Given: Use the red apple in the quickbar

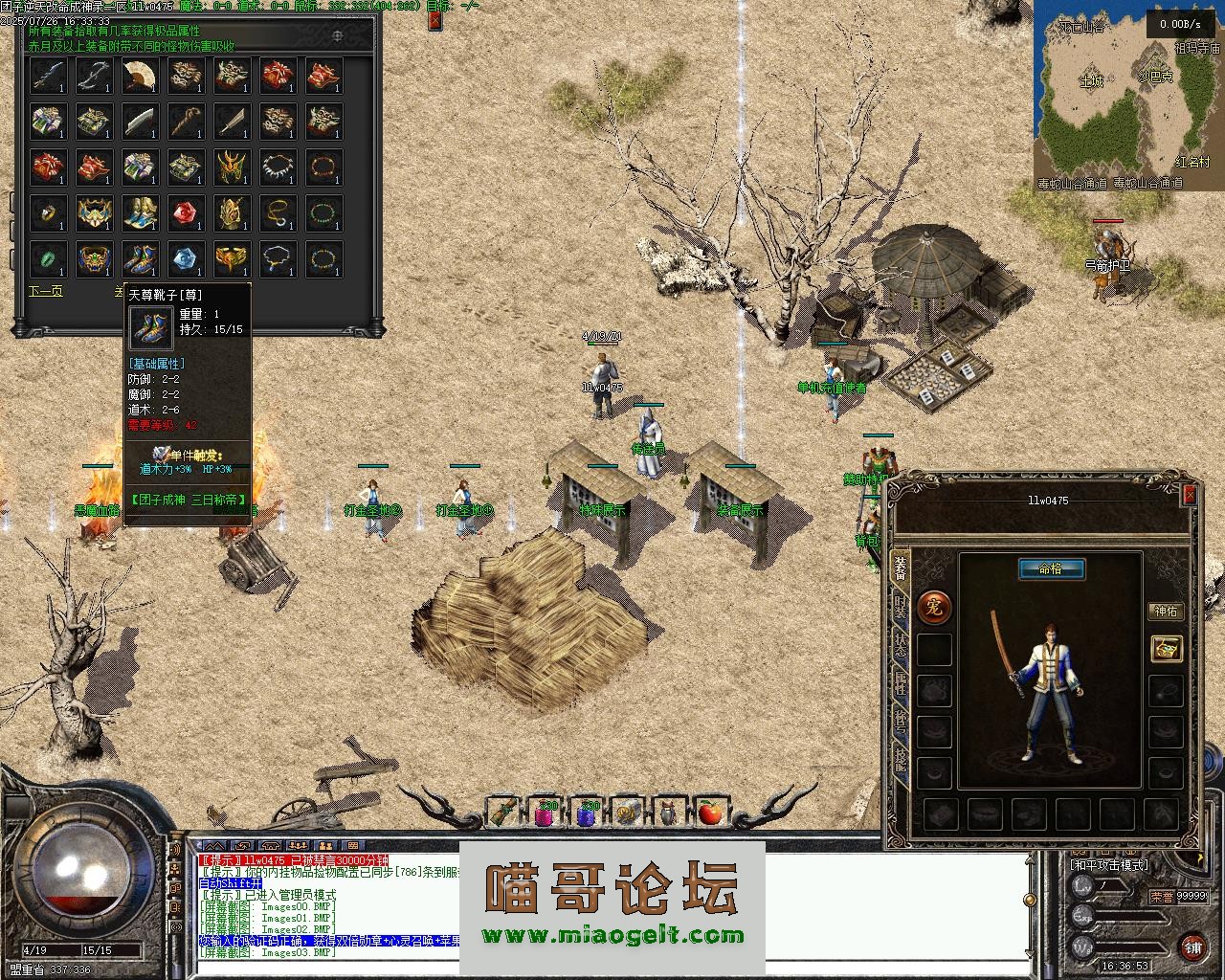Looking at the screenshot, I should coord(709,813).
